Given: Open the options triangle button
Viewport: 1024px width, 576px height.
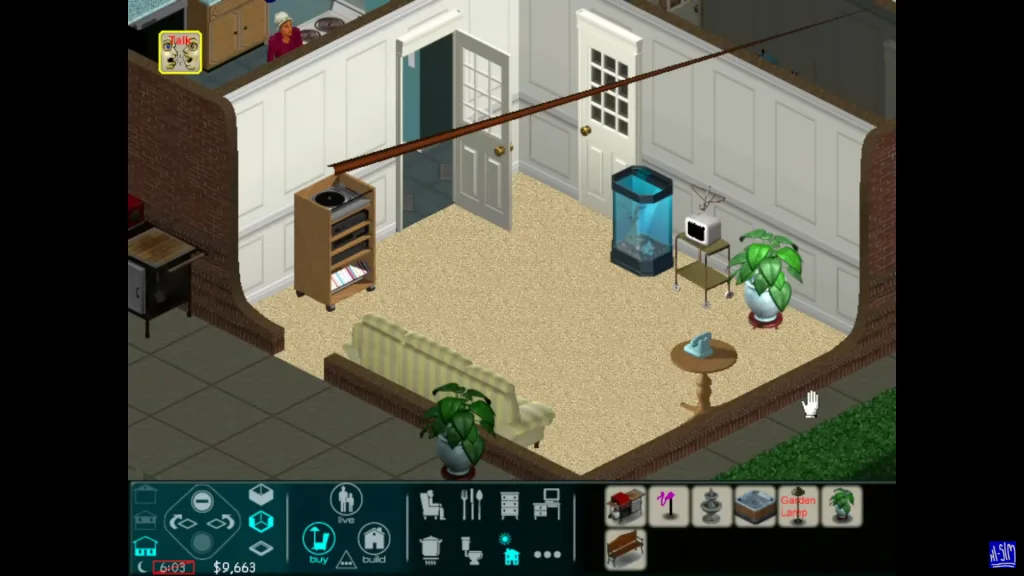Looking at the screenshot, I should (346, 559).
